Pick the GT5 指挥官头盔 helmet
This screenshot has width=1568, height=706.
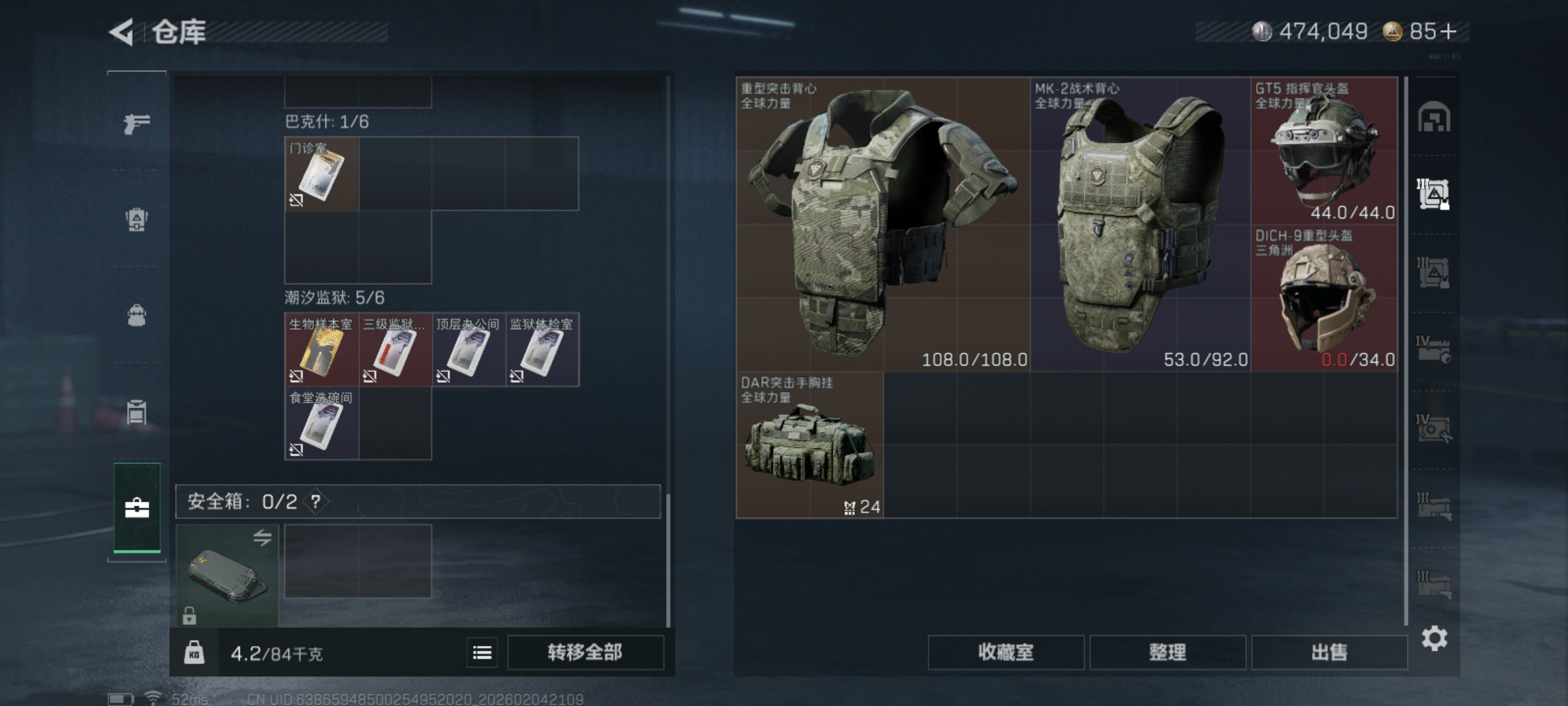1324,151
